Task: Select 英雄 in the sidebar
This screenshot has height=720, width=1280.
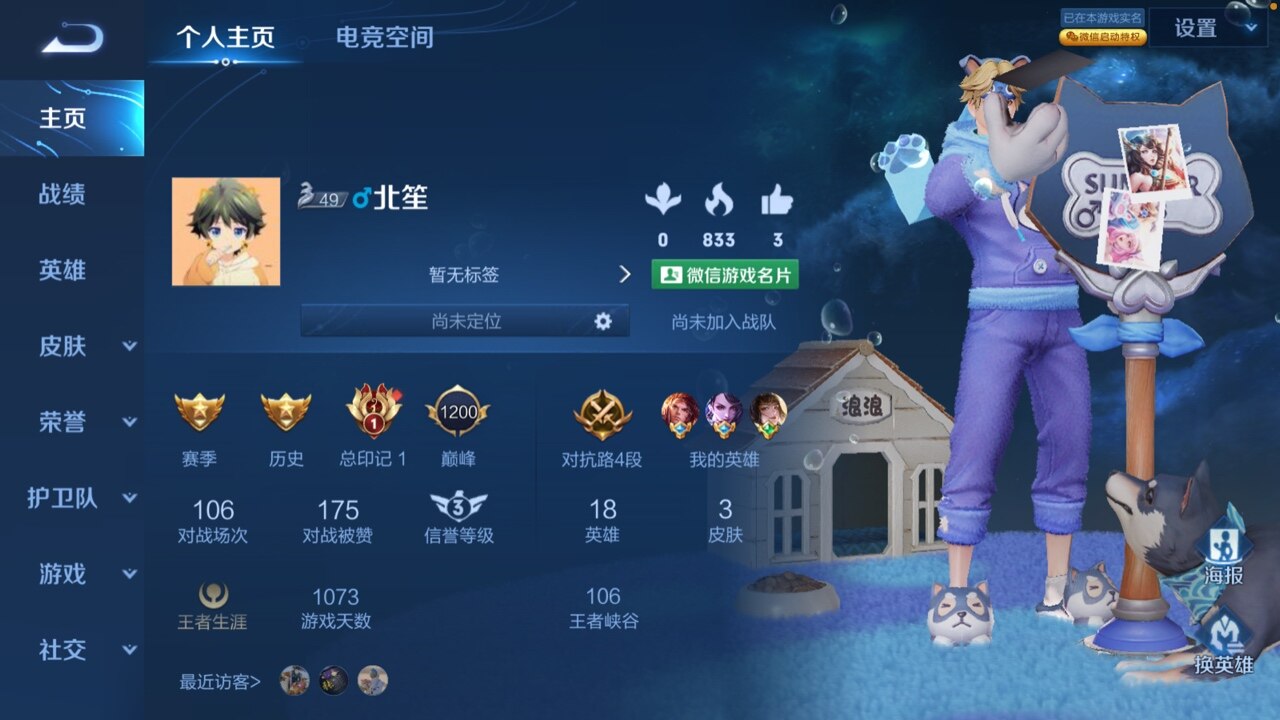Action: [62, 270]
